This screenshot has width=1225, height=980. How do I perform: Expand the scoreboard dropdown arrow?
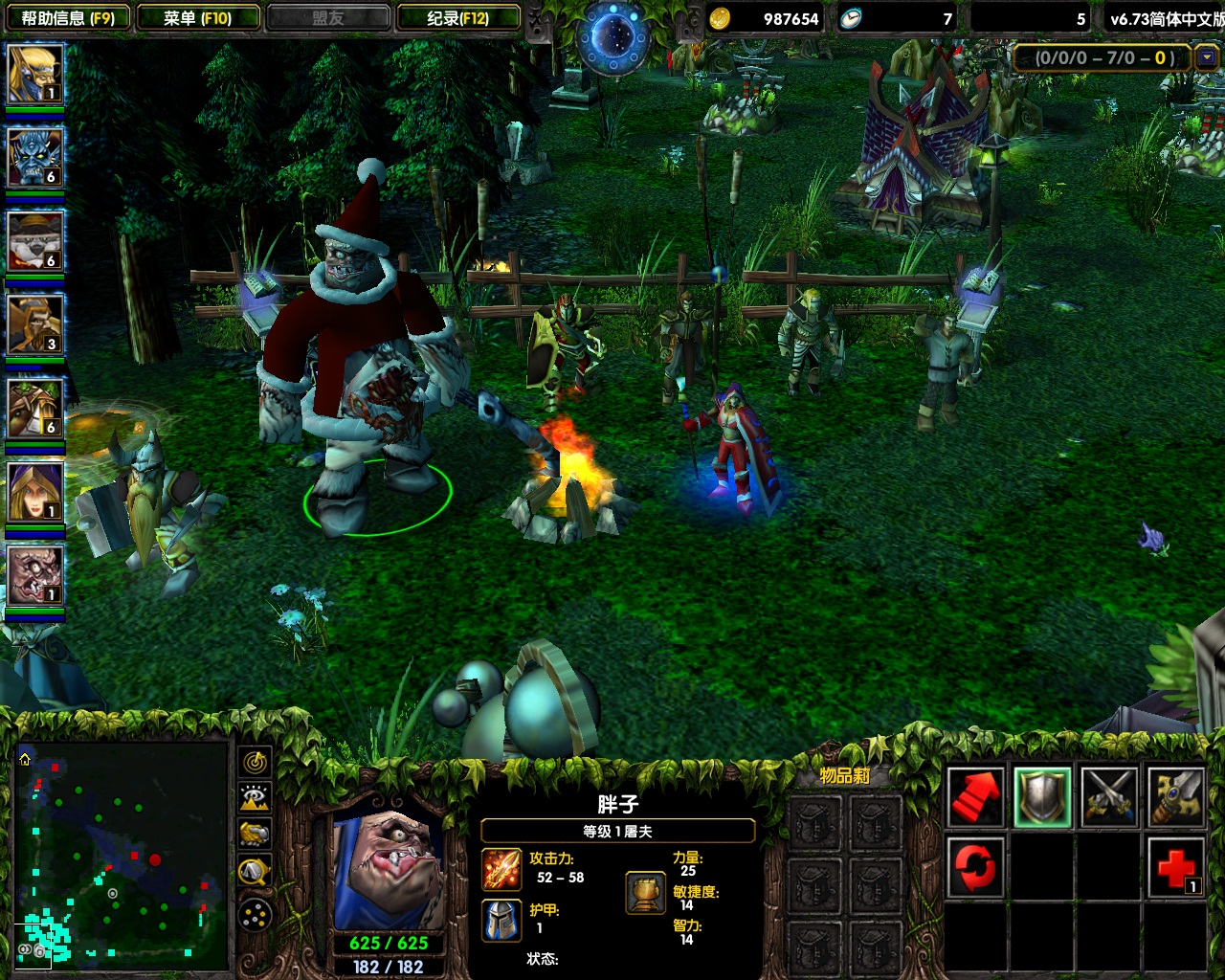point(1207,58)
